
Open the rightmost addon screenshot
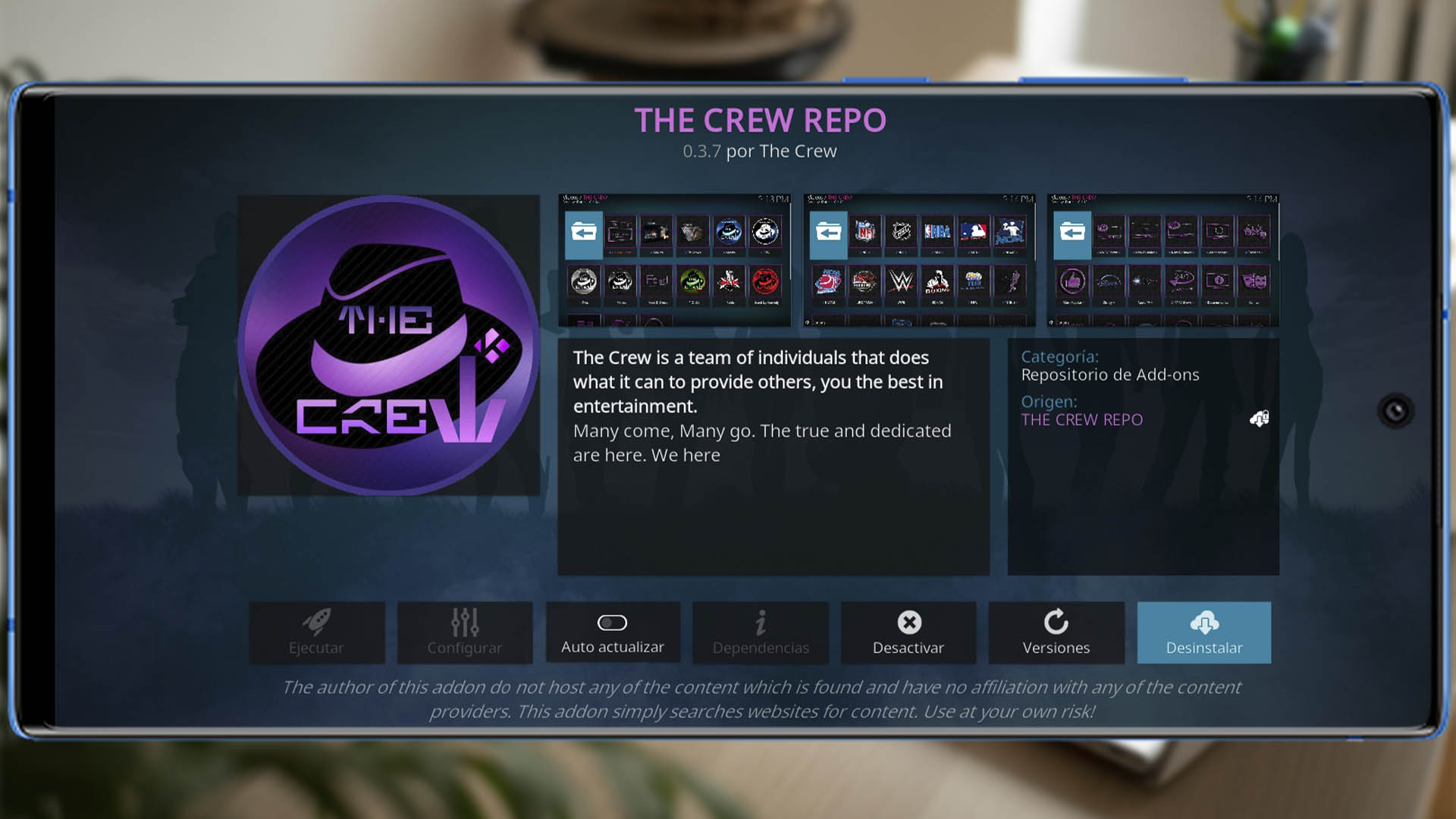[1163, 259]
